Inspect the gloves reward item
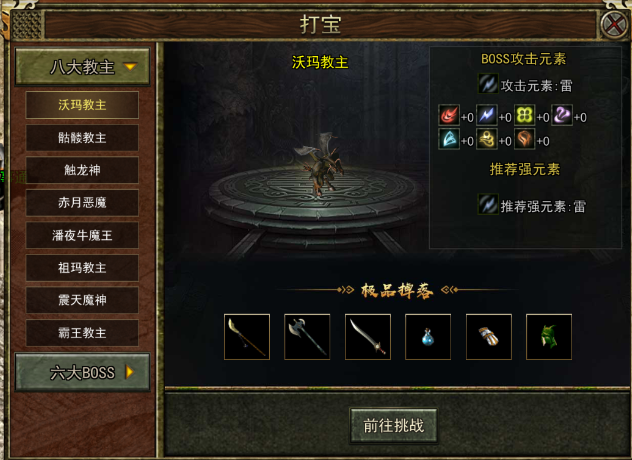632x460 pixels. click(x=489, y=337)
